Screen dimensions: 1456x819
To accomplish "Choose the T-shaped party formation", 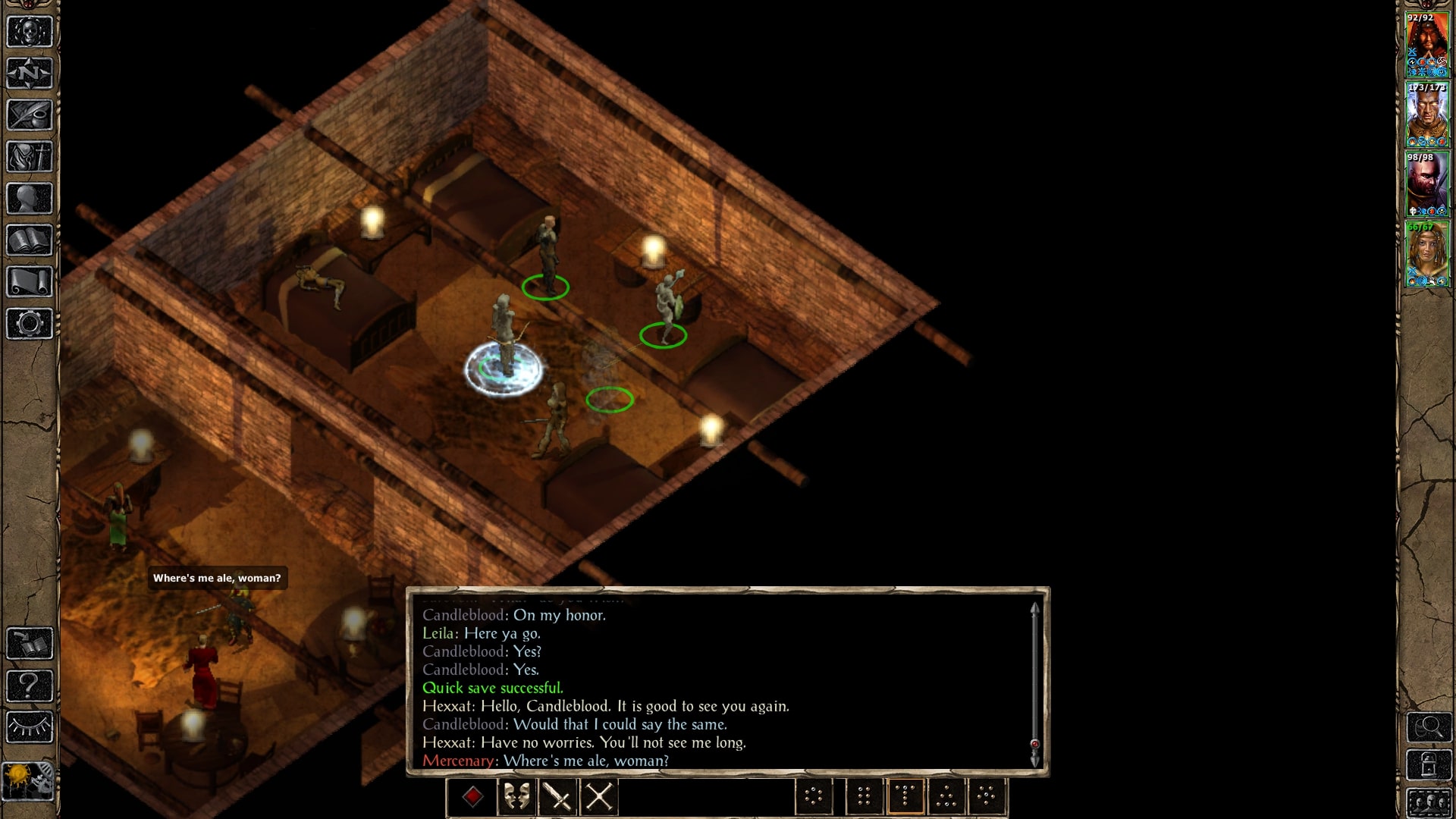I will (905, 797).
